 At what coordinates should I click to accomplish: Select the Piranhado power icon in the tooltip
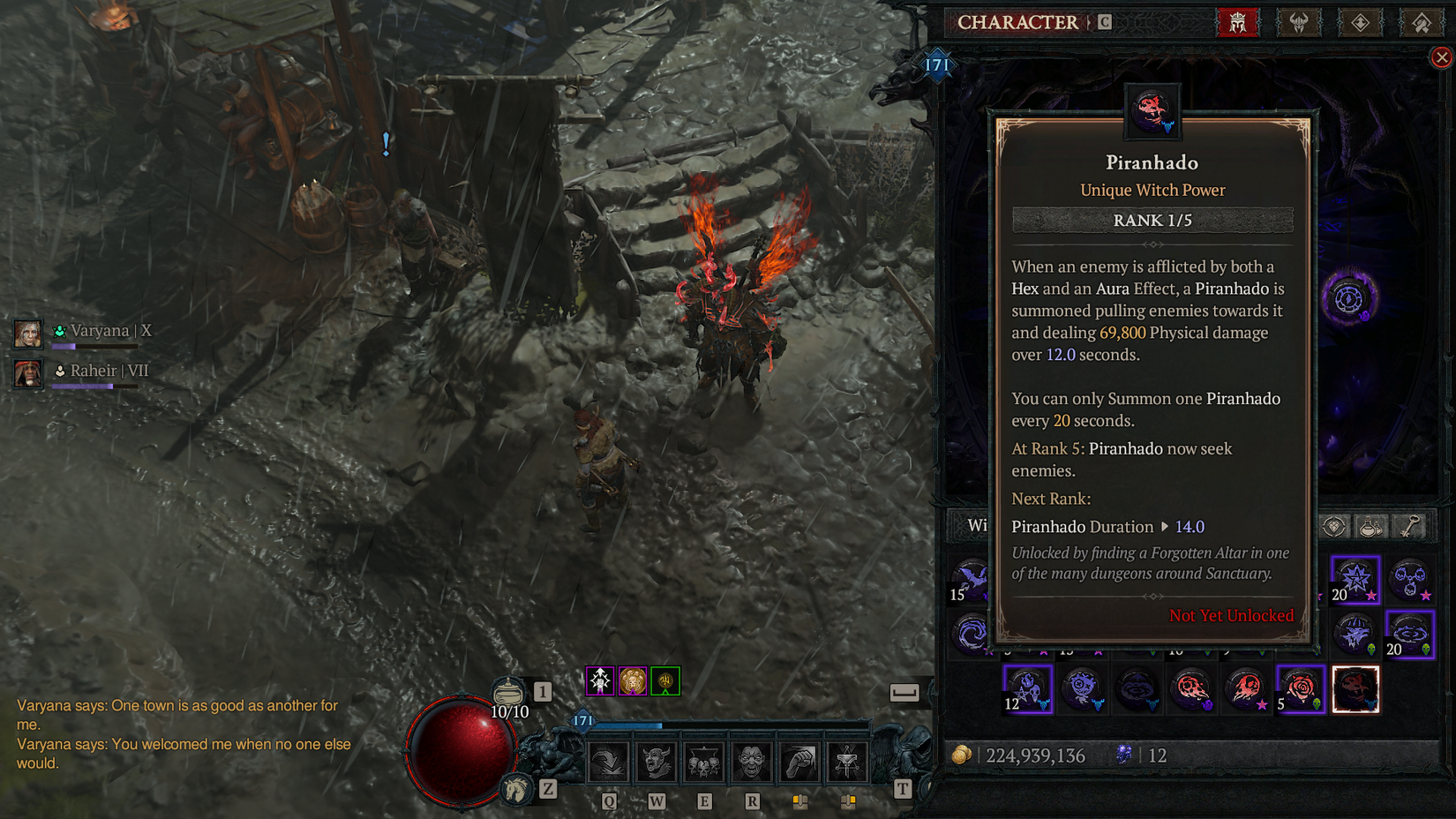pyautogui.click(x=1152, y=111)
